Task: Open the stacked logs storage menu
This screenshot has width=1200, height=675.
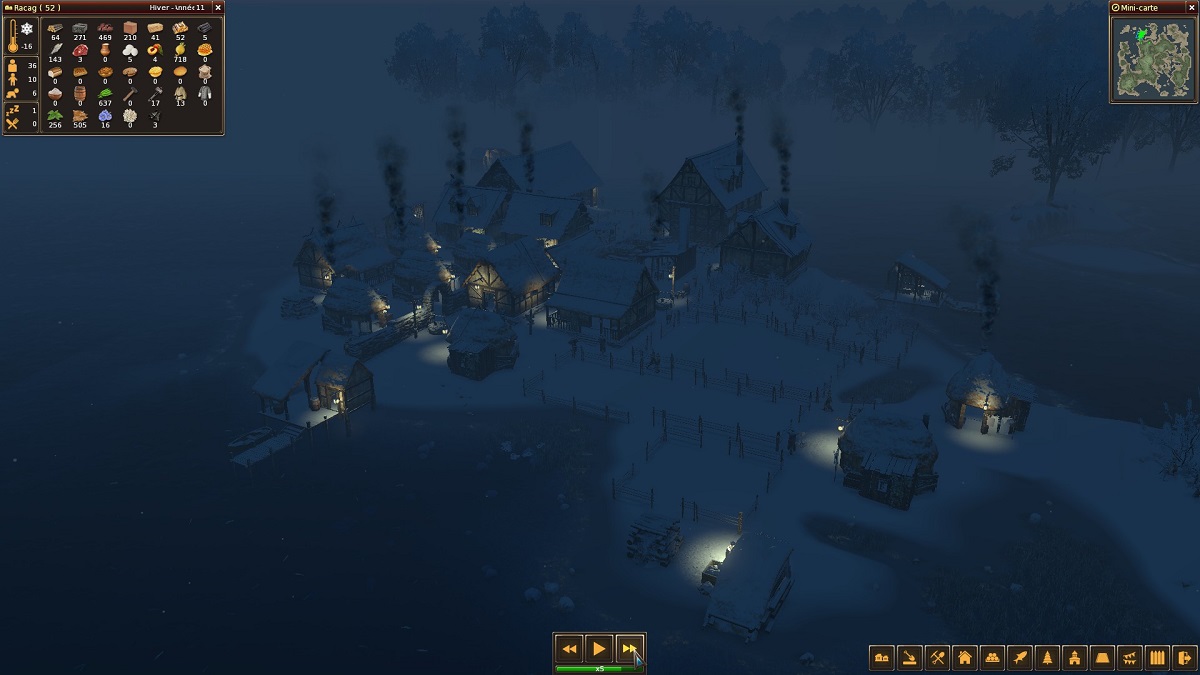Action: (x=993, y=658)
